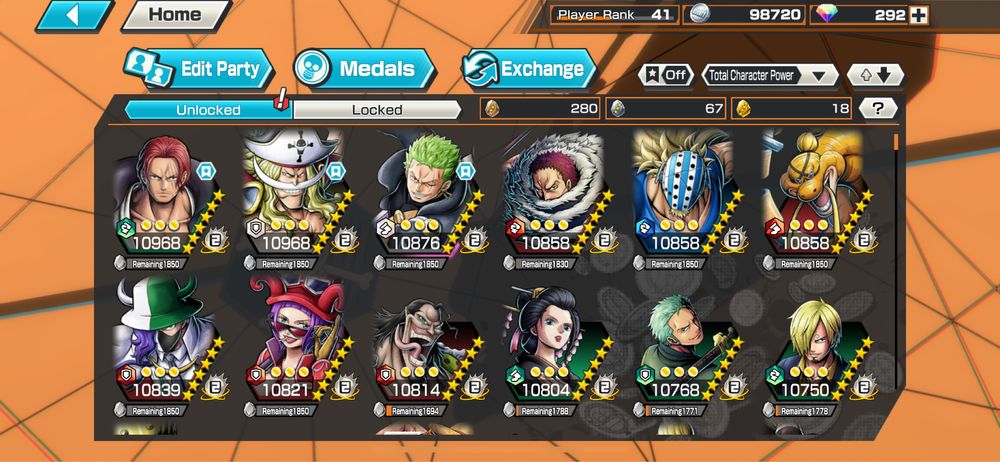The width and height of the screenshot is (1000, 462).
Task: Show help with the question mark button
Action: tap(878, 108)
